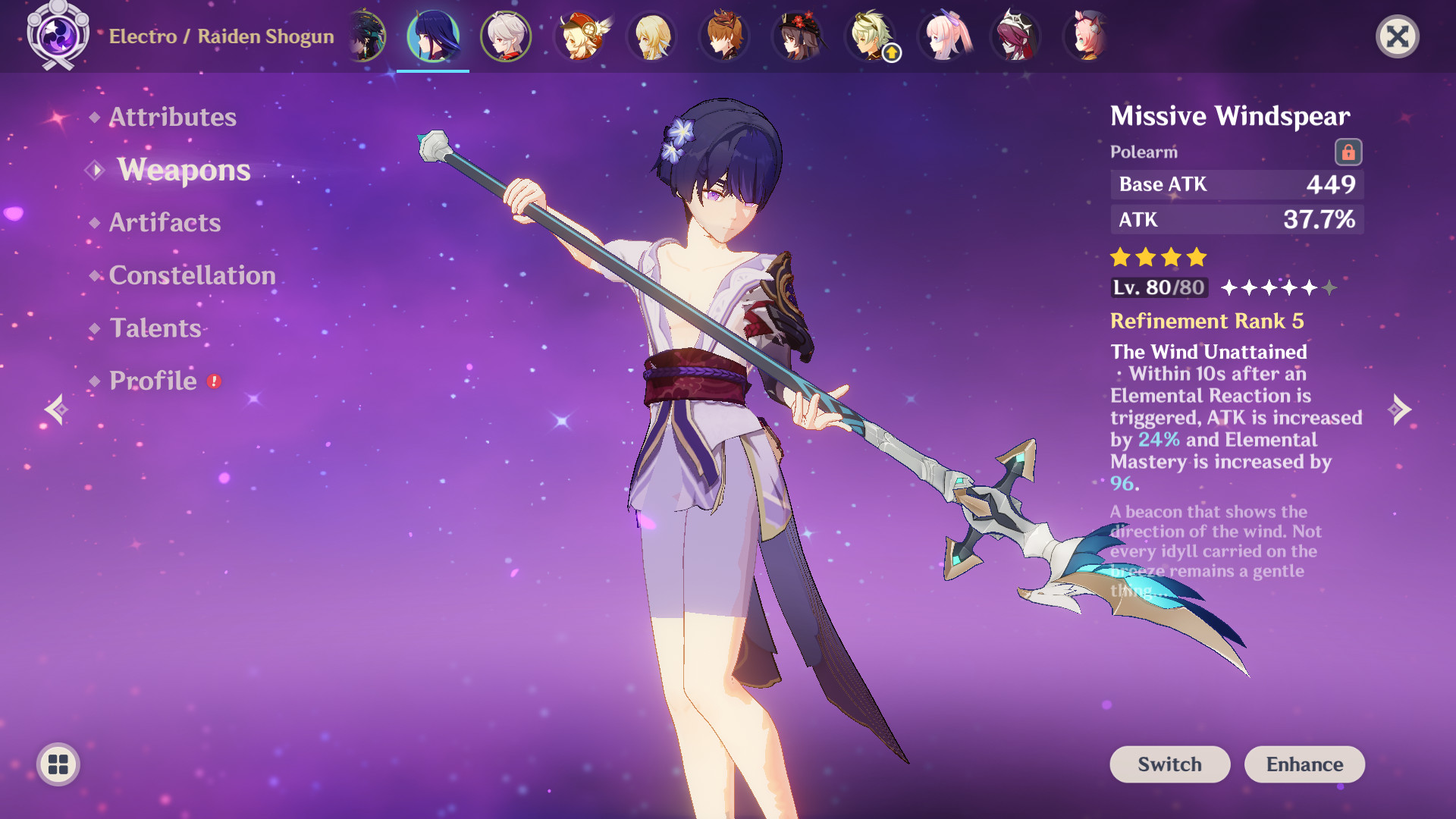View the Constellation section
The width and height of the screenshot is (1456, 819).
pyautogui.click(x=191, y=275)
